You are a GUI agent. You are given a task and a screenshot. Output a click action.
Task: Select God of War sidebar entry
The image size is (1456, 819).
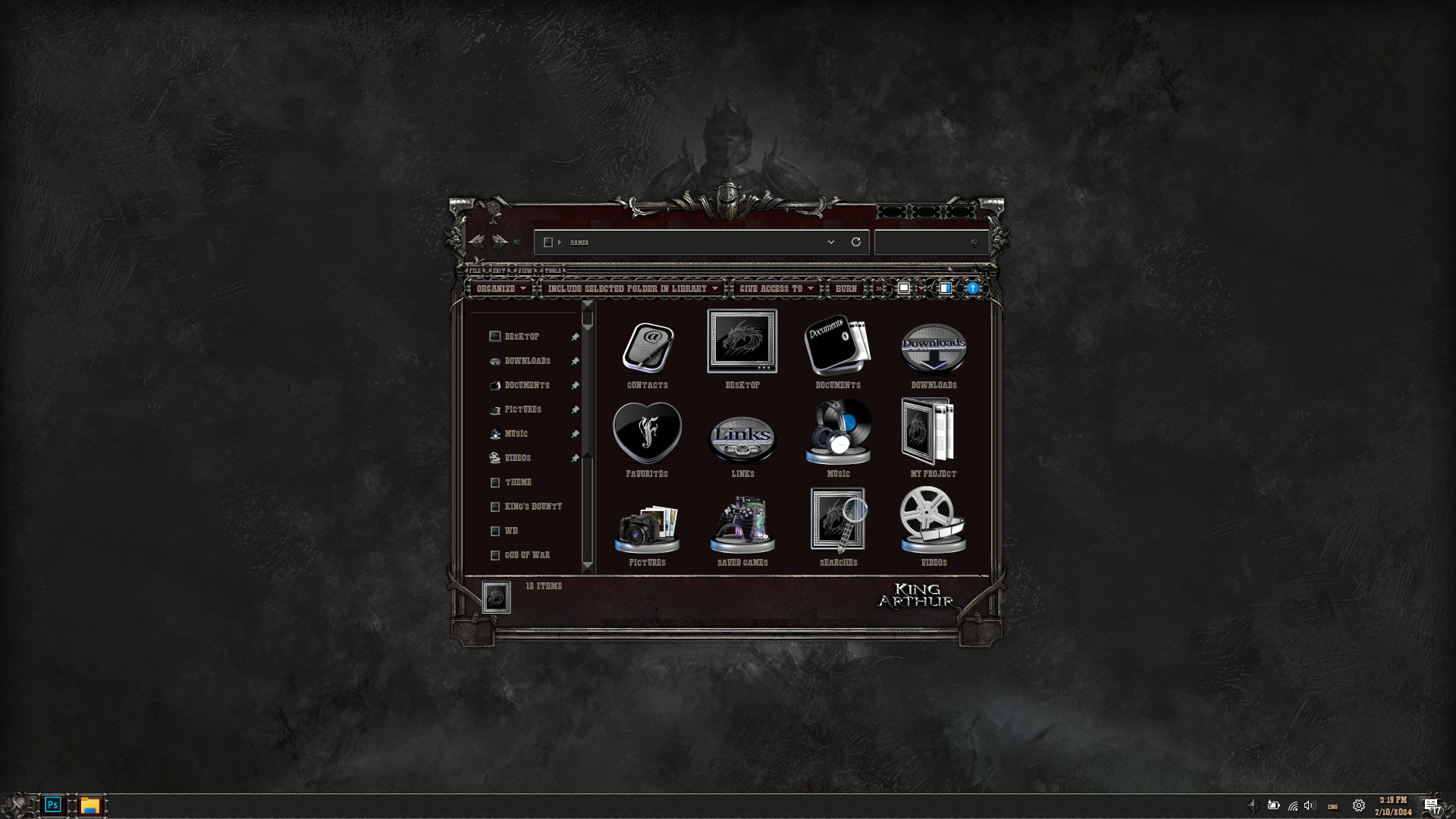527,555
